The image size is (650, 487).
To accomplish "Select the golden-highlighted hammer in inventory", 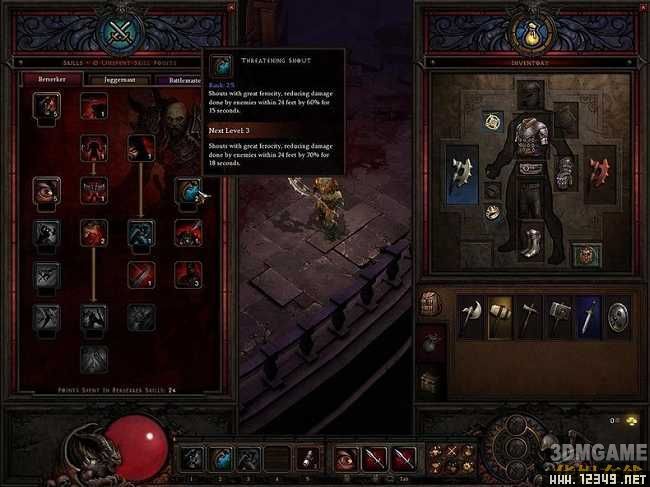I will [x=499, y=315].
